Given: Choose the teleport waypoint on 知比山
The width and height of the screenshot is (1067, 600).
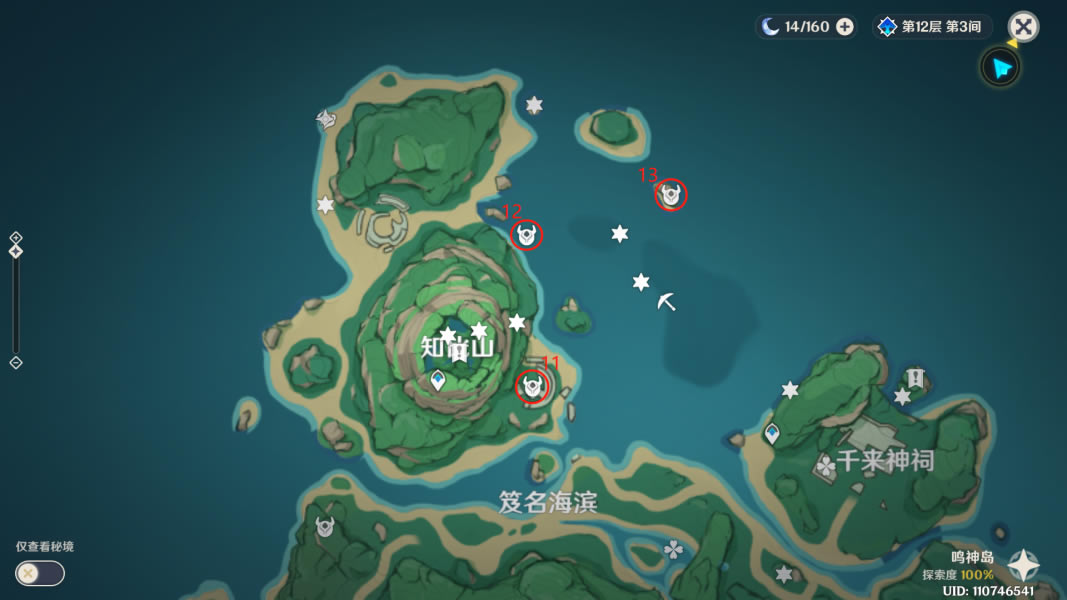Looking at the screenshot, I should [x=437, y=380].
